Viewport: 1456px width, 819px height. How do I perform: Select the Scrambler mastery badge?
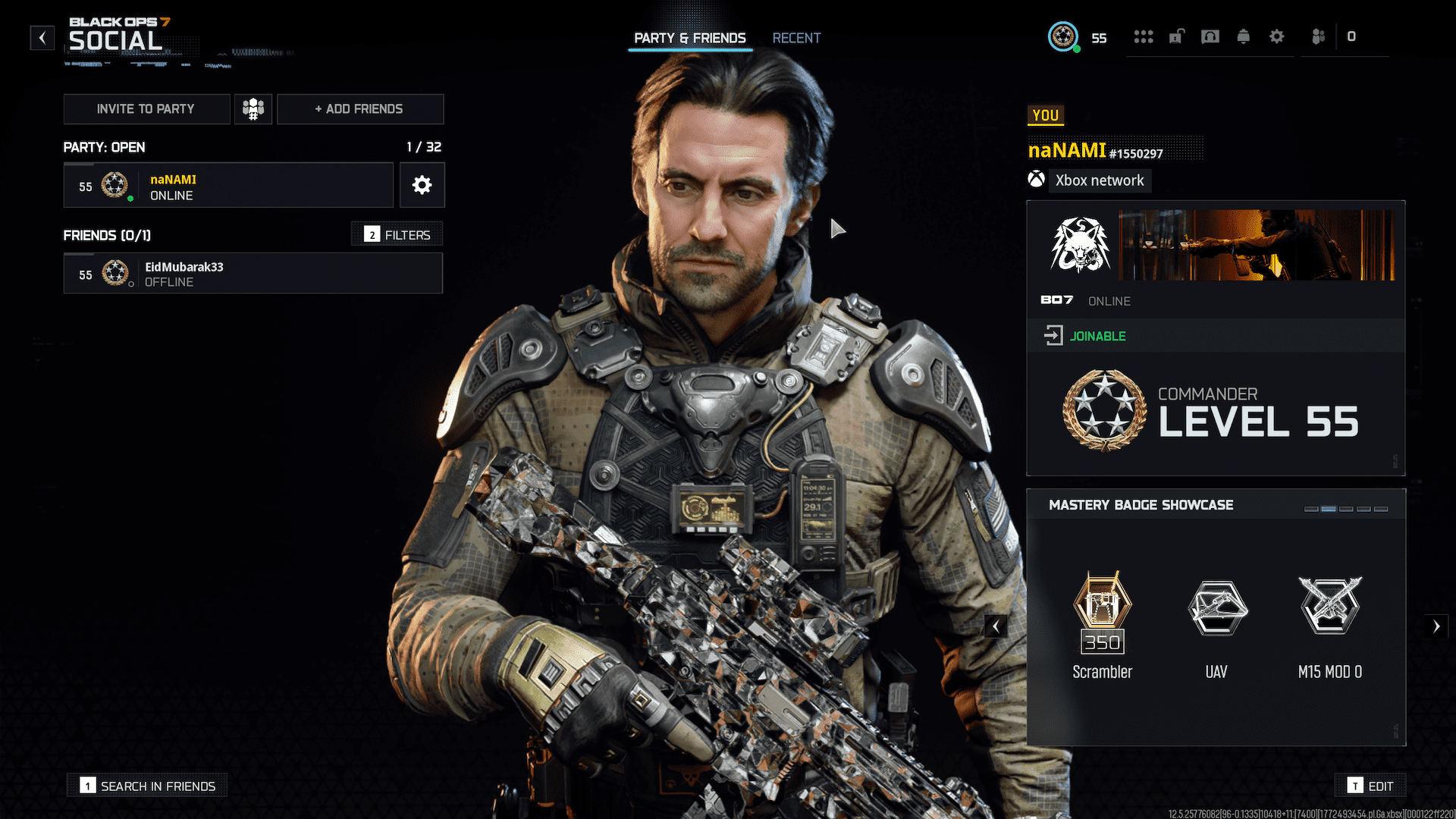coord(1102,614)
